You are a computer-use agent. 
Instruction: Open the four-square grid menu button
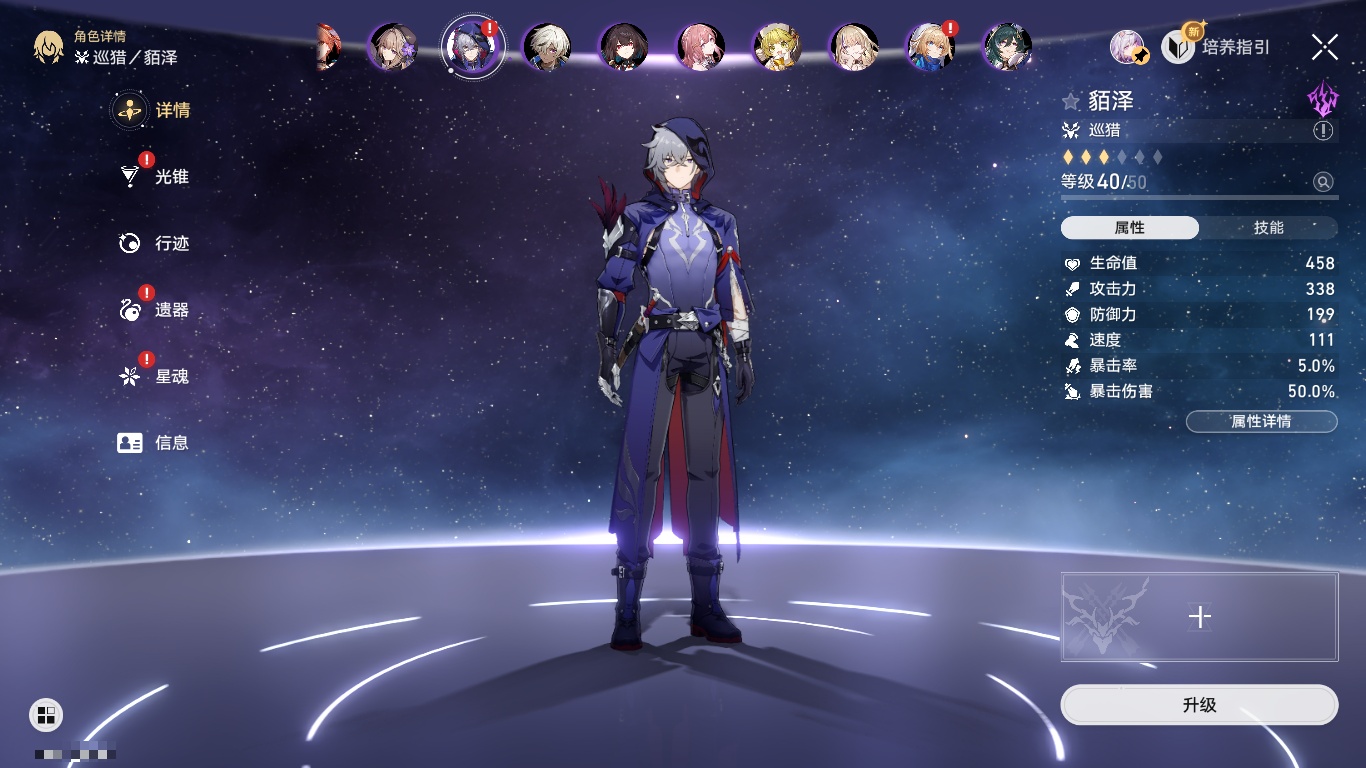pyautogui.click(x=46, y=714)
